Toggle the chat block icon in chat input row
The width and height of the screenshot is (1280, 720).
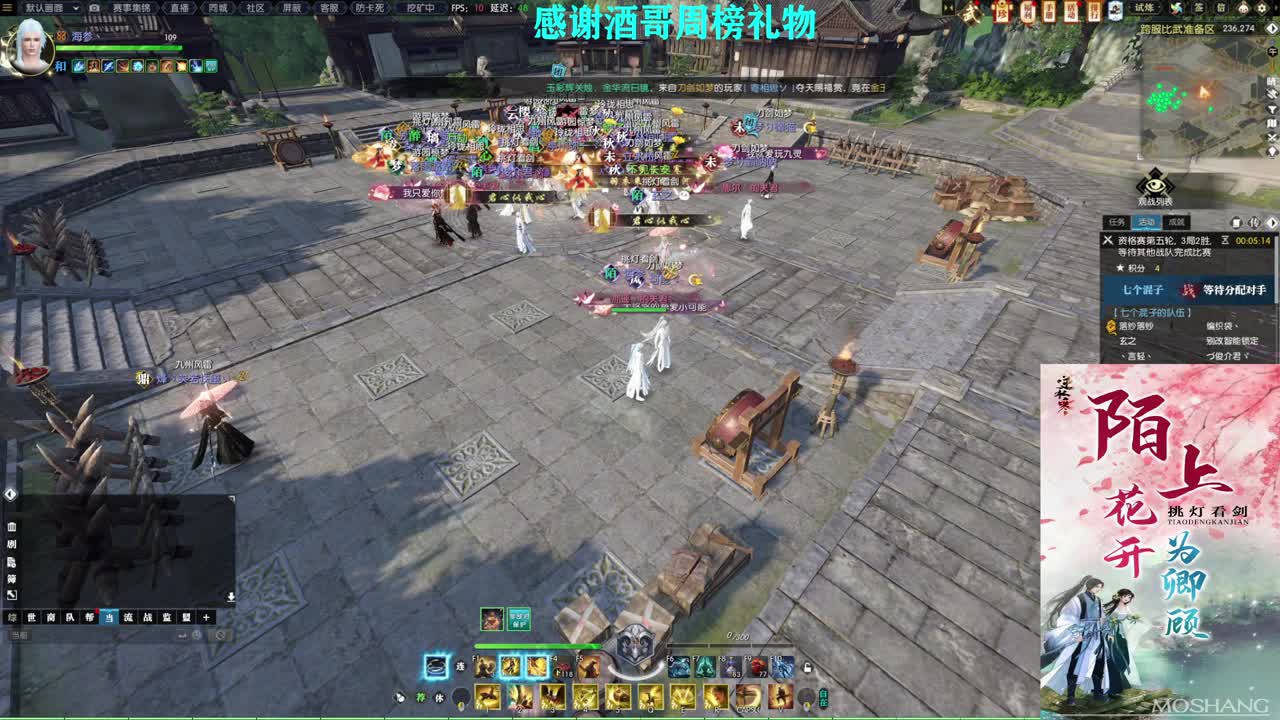point(219,636)
